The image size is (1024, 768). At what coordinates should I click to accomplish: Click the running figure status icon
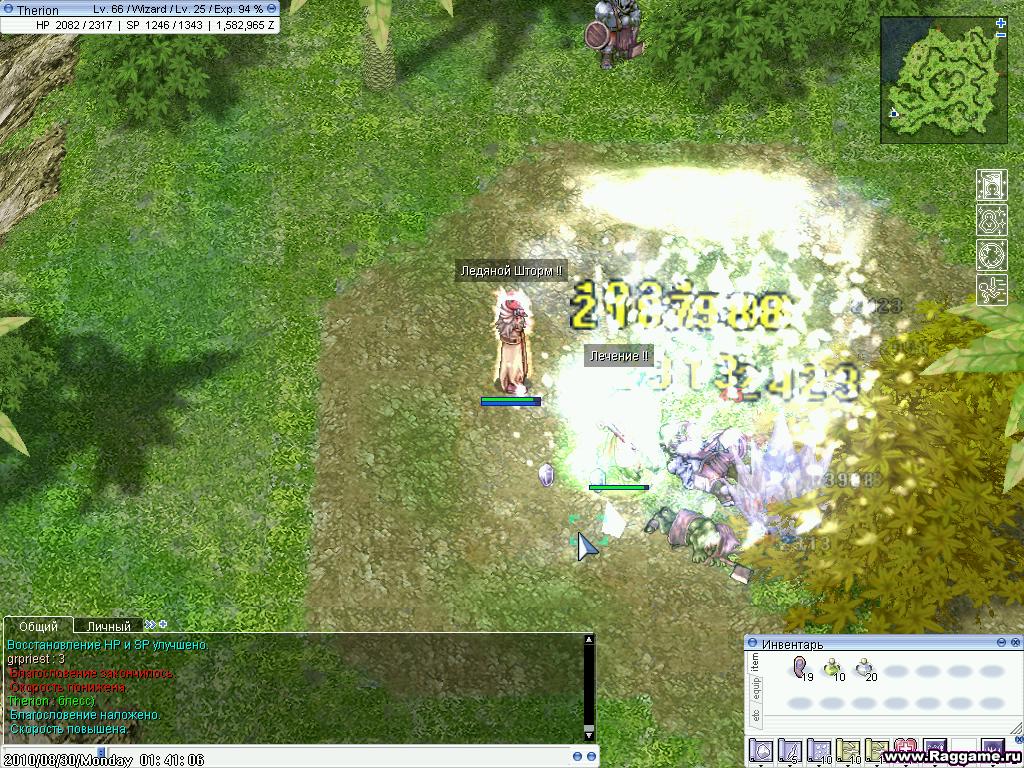[x=991, y=290]
